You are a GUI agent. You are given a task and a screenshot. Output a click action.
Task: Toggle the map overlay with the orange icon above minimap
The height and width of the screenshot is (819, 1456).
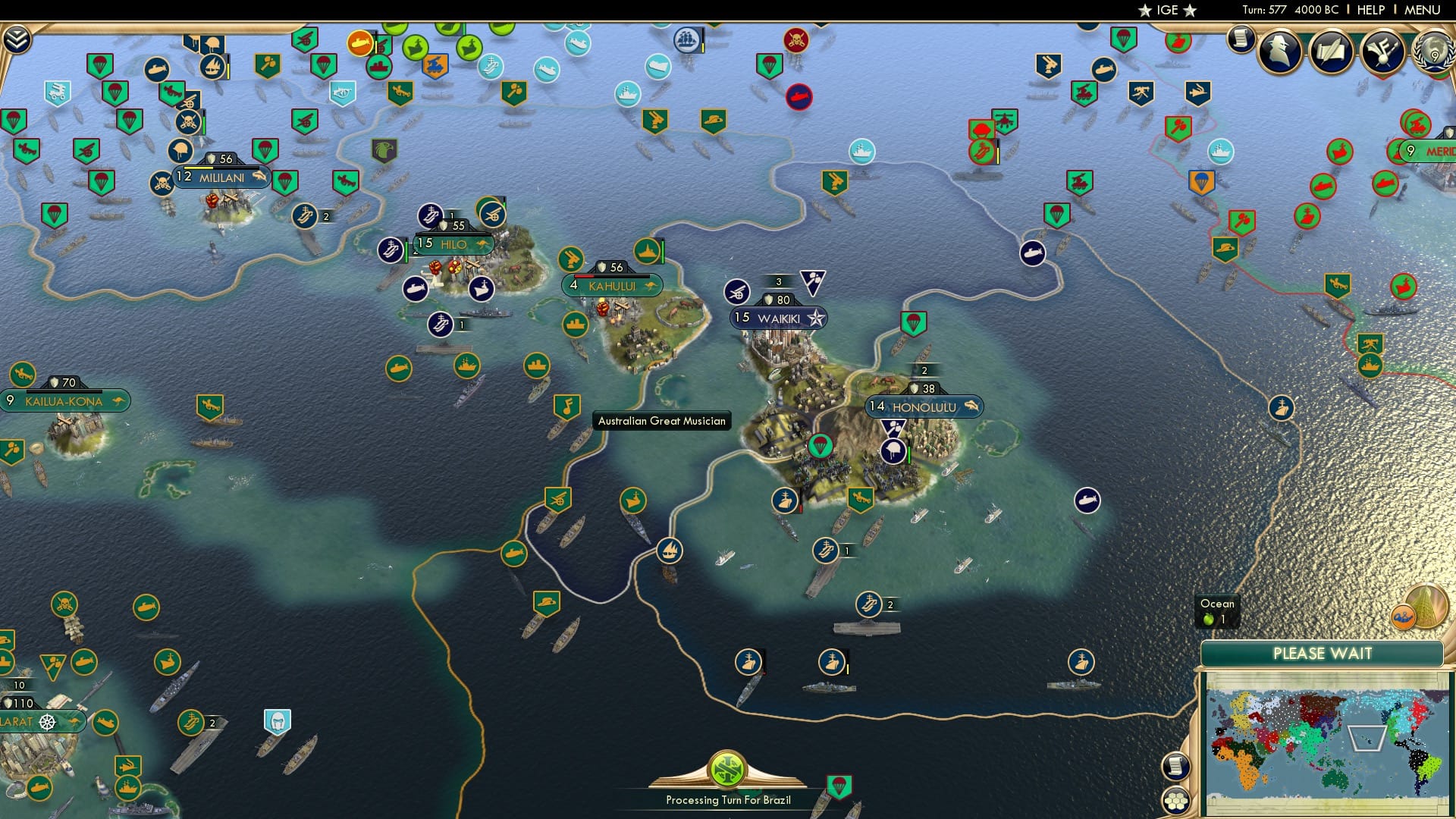1403,618
